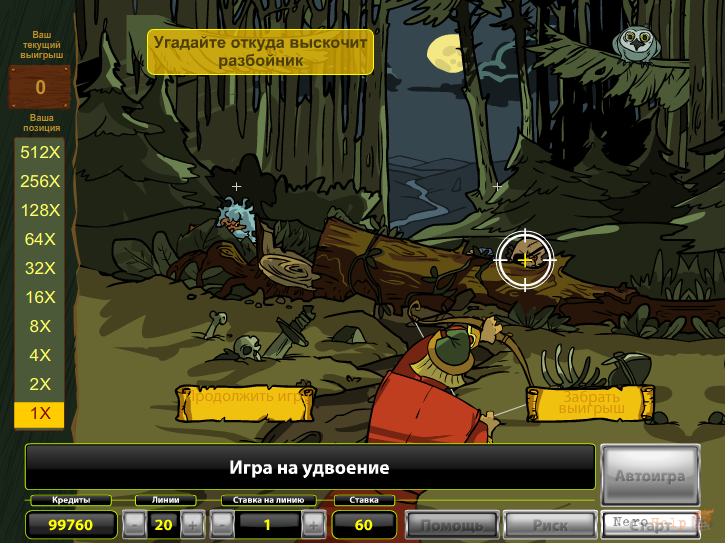Raise the Ставка на линию value

pos(313,523)
